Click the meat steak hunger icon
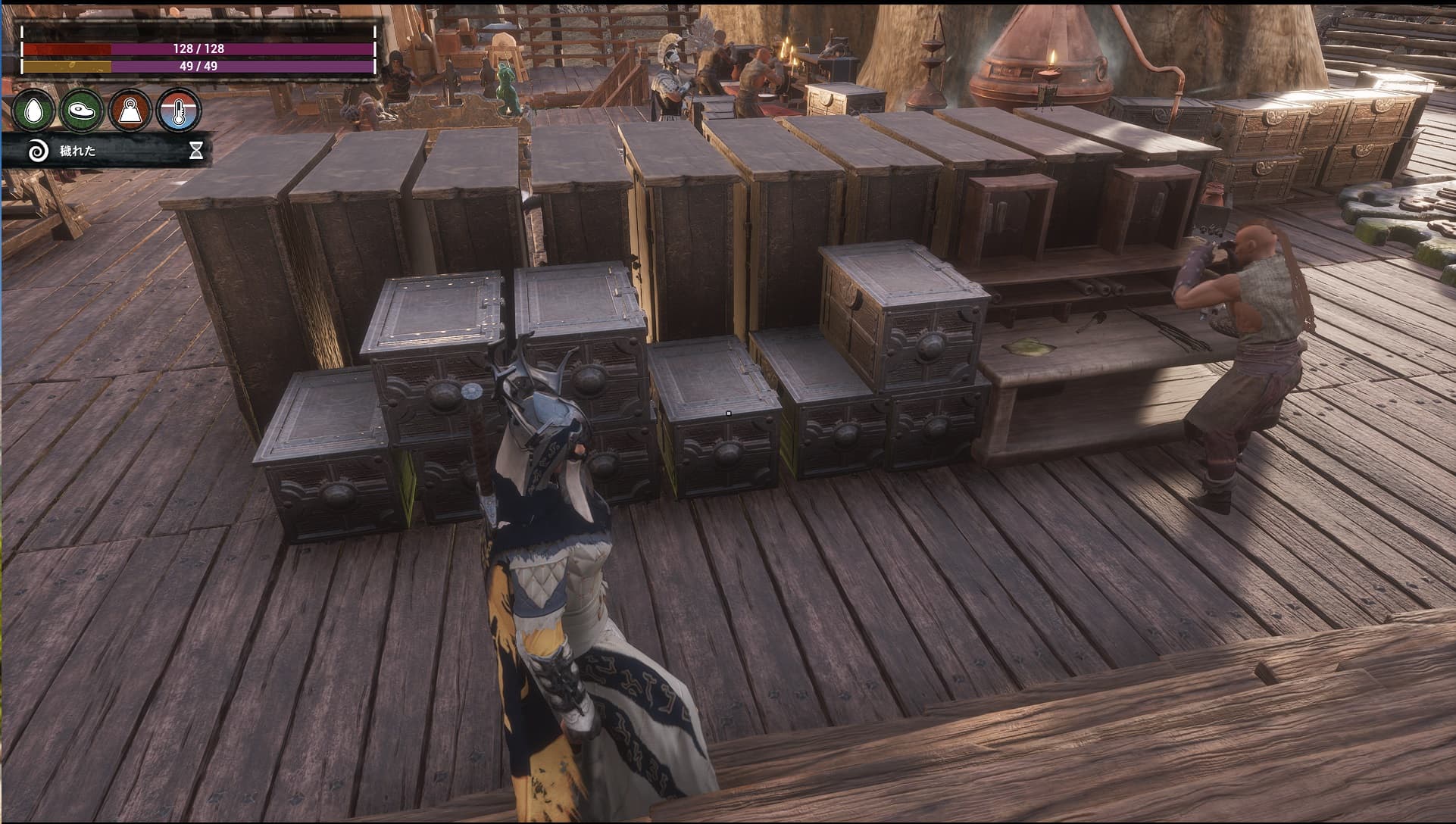 [x=82, y=111]
